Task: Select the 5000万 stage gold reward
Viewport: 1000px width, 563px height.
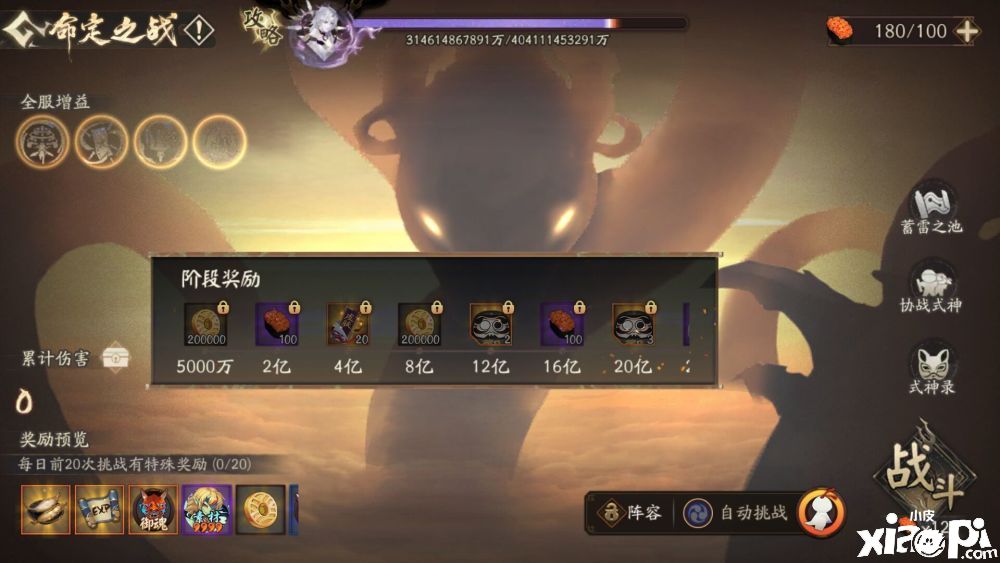Action: (205, 324)
